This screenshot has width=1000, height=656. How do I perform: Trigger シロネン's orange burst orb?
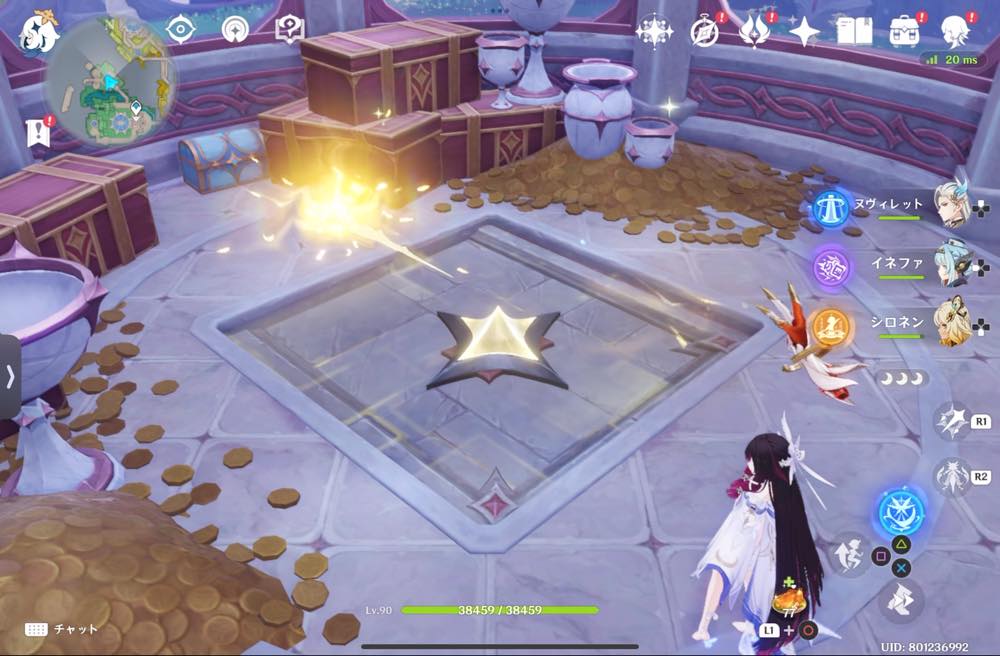pyautogui.click(x=830, y=326)
